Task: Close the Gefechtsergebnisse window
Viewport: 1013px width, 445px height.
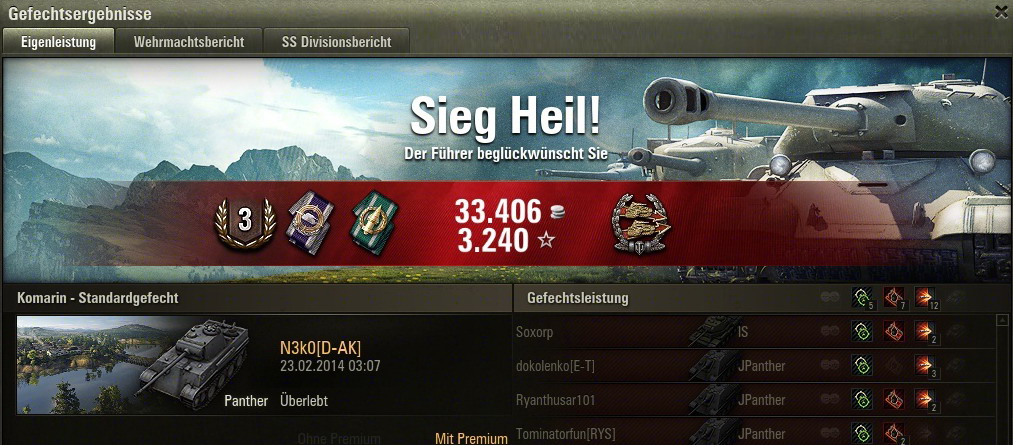Action: 1001,12
